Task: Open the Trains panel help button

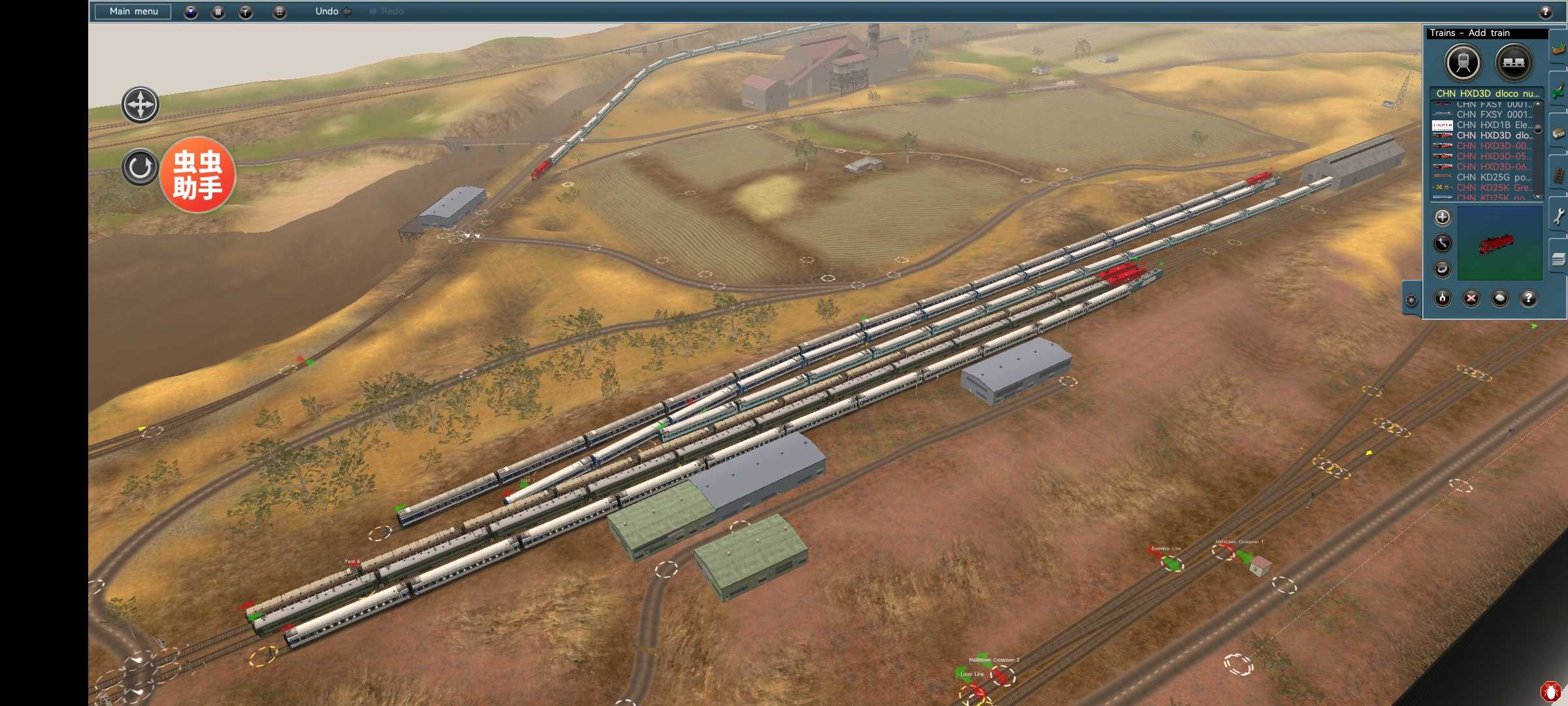Action: click(1529, 299)
